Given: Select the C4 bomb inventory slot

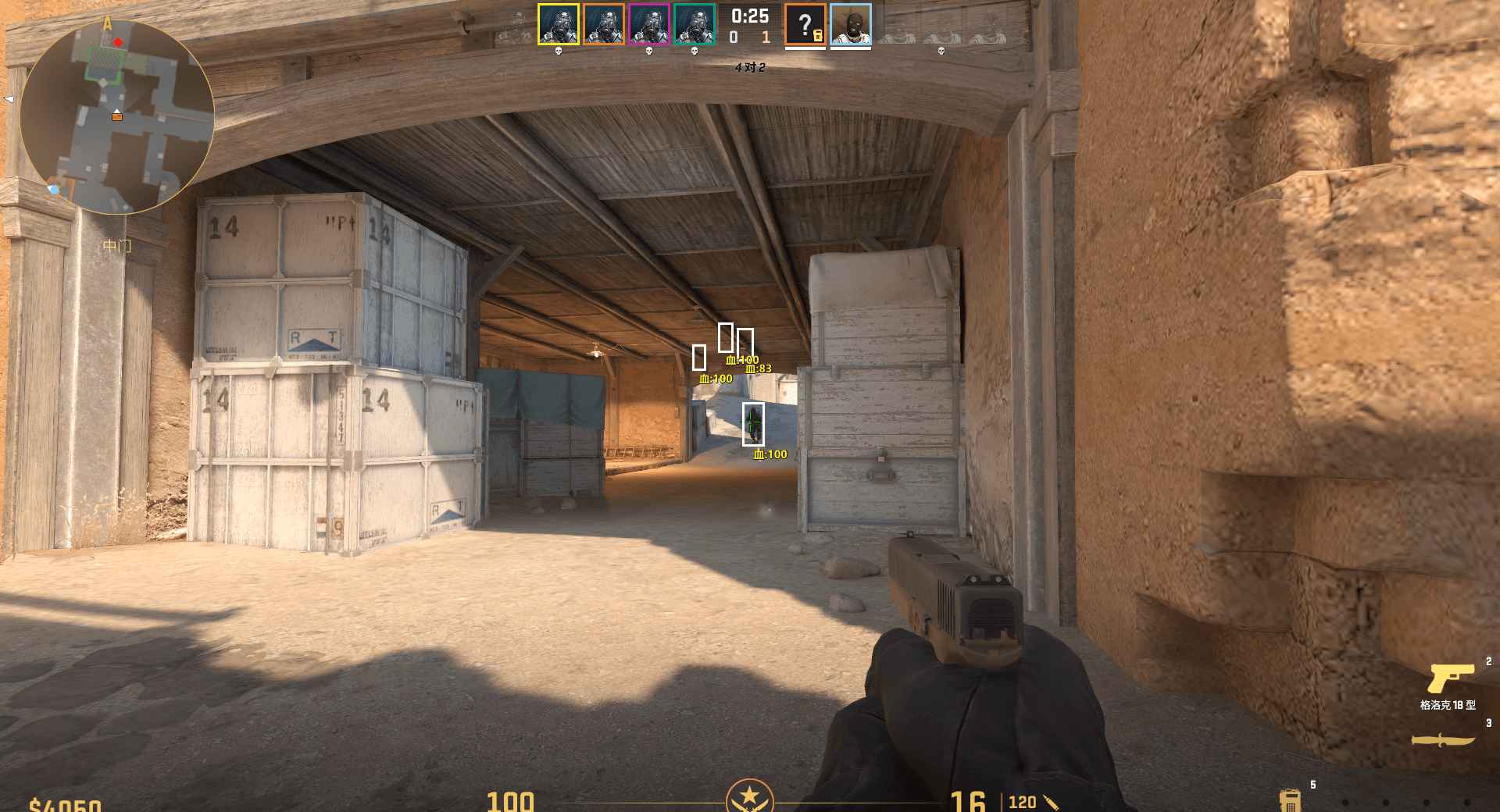Looking at the screenshot, I should pyautogui.click(x=1289, y=800).
